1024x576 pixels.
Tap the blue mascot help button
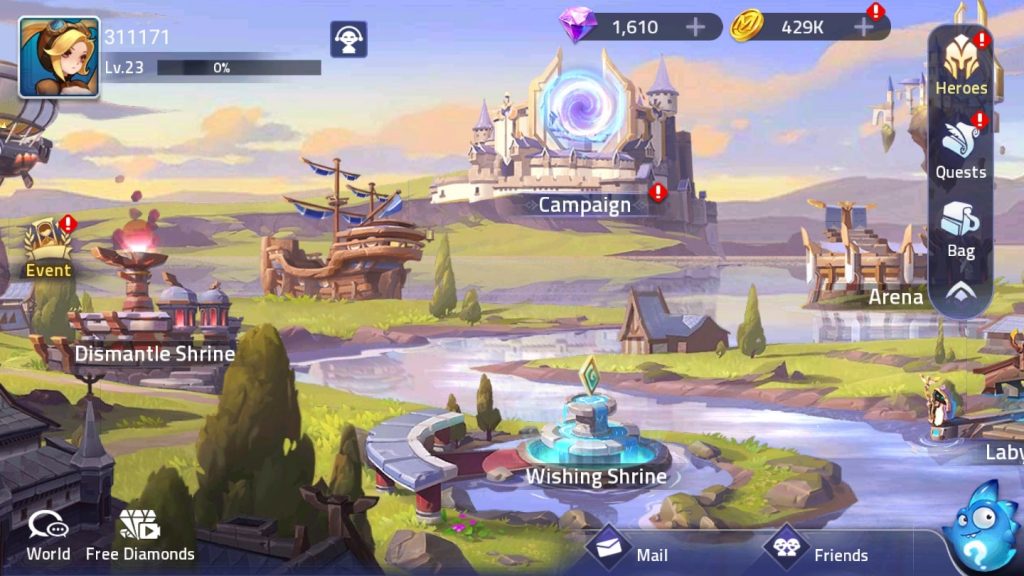tap(981, 526)
